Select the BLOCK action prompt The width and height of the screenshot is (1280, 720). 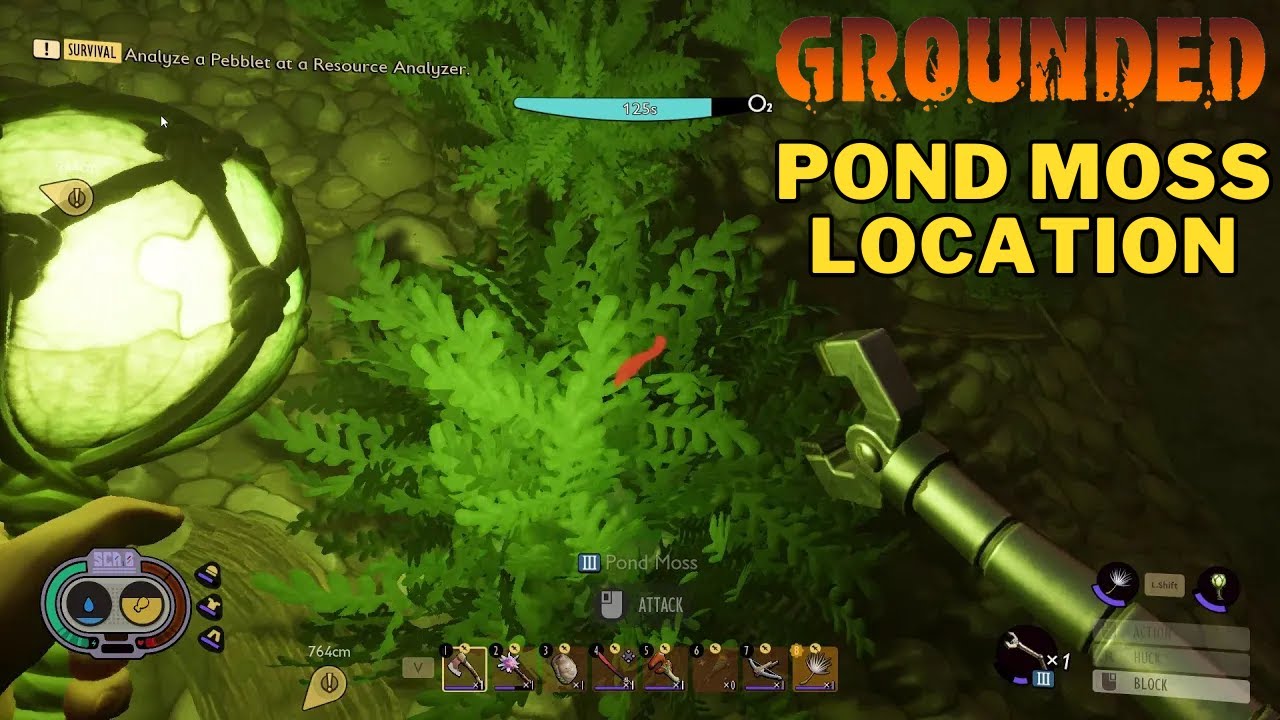coord(1150,683)
